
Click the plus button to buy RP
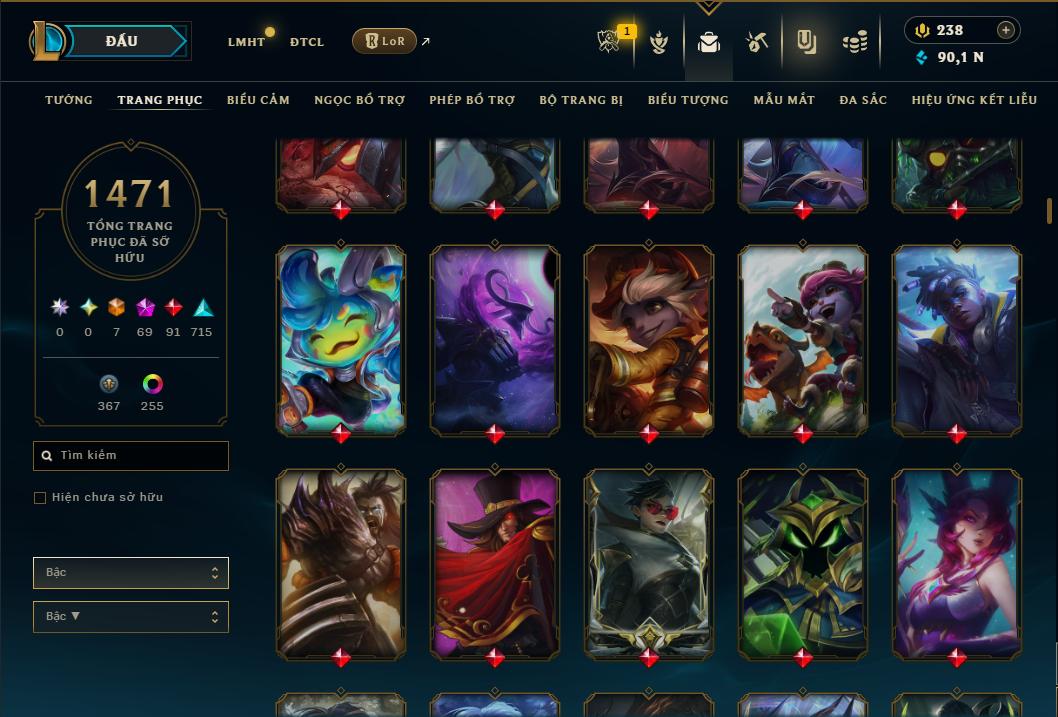[x=1006, y=30]
